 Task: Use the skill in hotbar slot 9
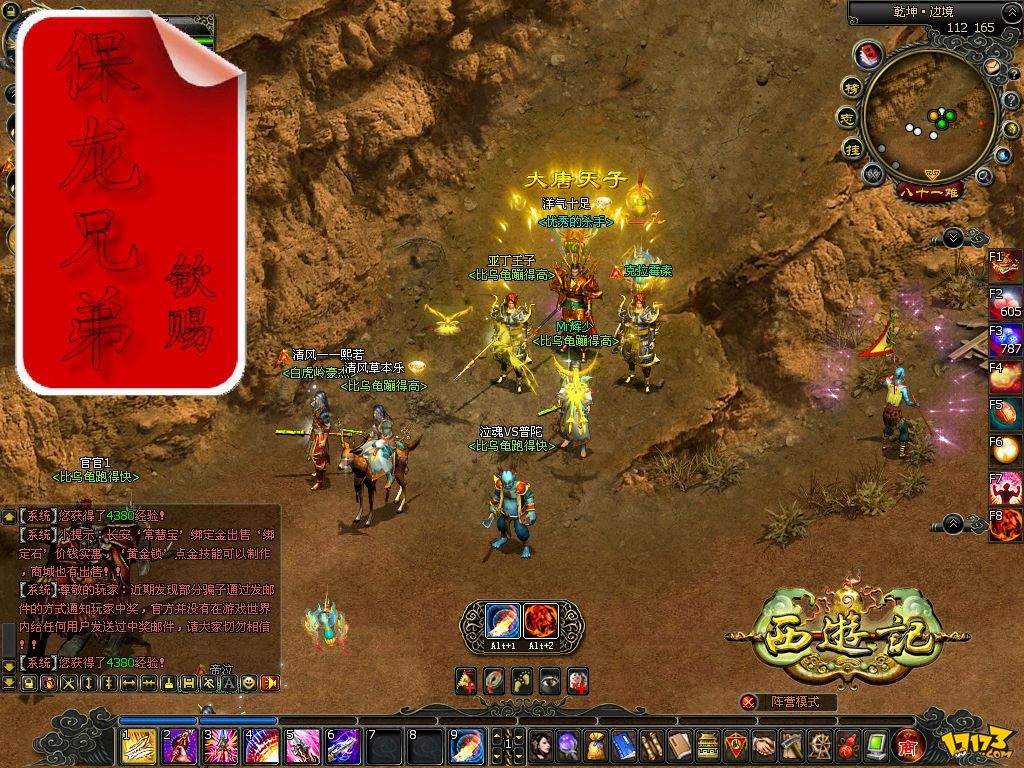pyautogui.click(x=465, y=746)
